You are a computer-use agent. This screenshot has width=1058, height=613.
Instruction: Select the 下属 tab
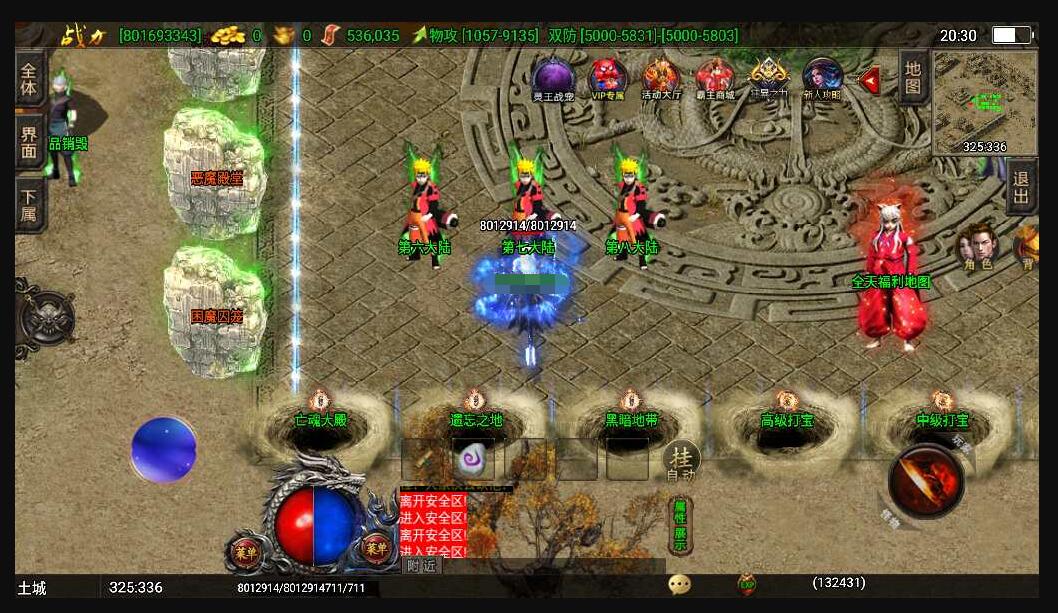pos(30,204)
